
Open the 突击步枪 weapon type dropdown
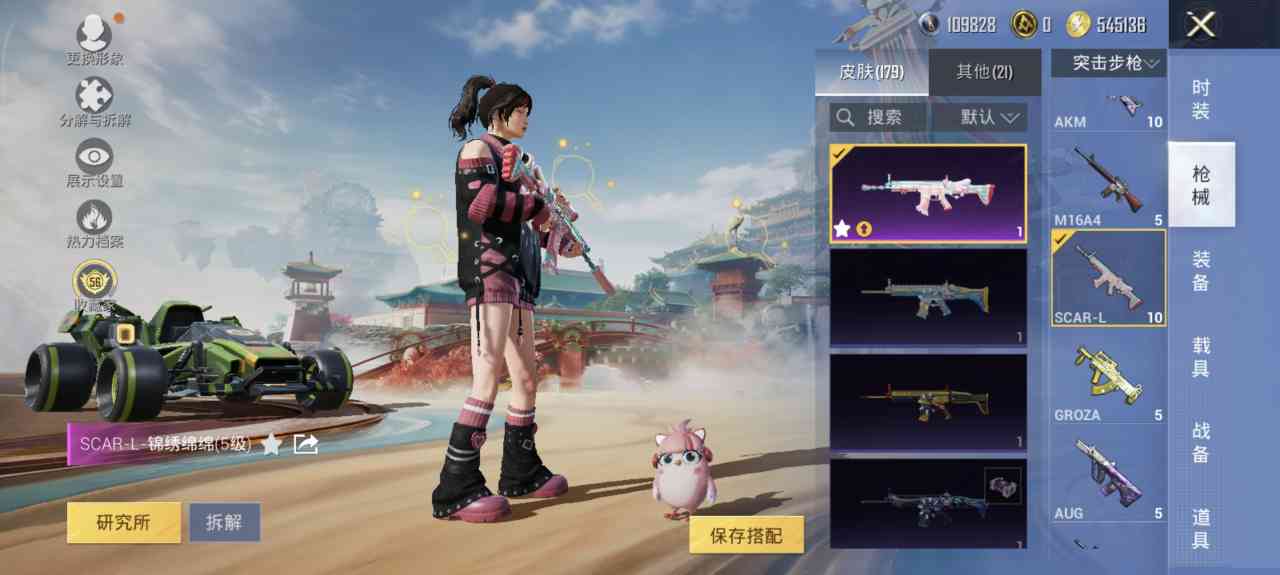[1108, 63]
